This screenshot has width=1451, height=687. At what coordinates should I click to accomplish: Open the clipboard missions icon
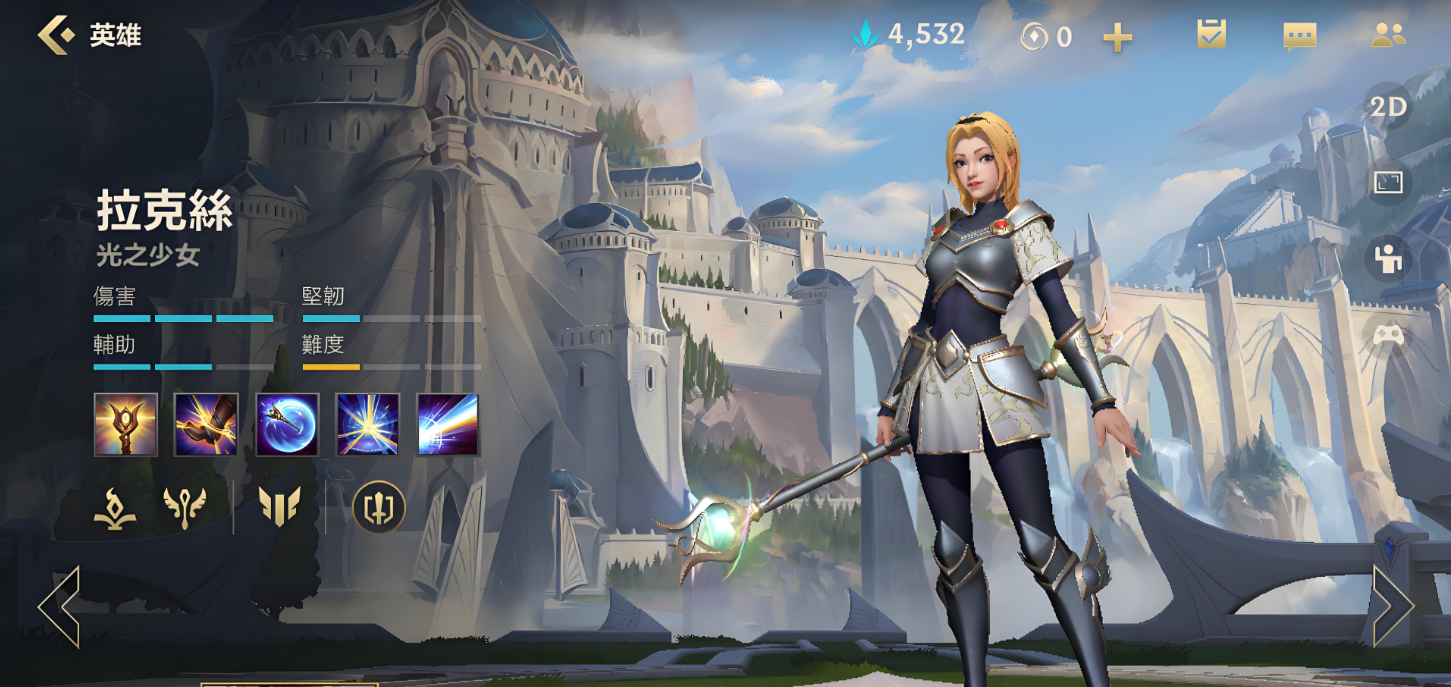point(1211,35)
